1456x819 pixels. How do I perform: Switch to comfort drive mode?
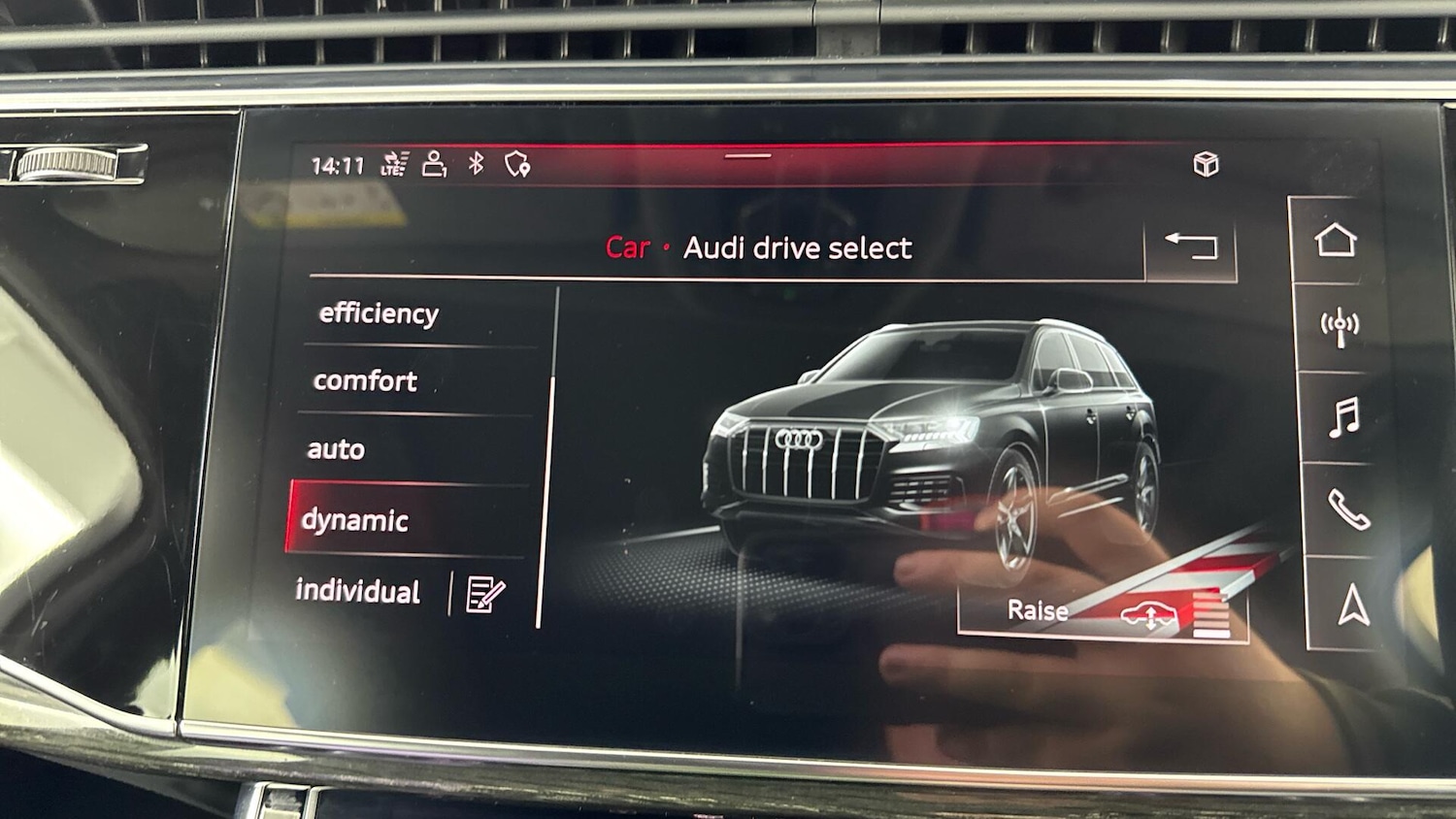[x=366, y=380]
